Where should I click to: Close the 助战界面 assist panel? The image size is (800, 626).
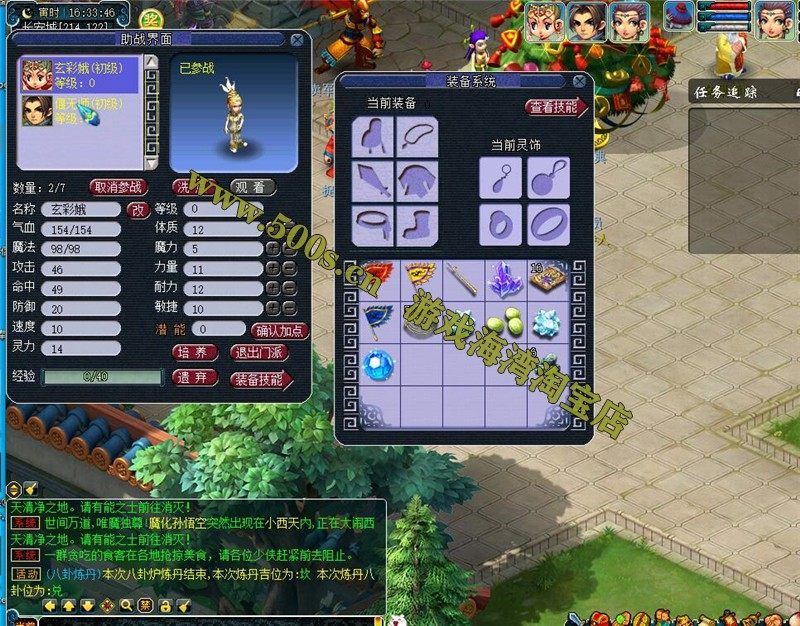[297, 40]
